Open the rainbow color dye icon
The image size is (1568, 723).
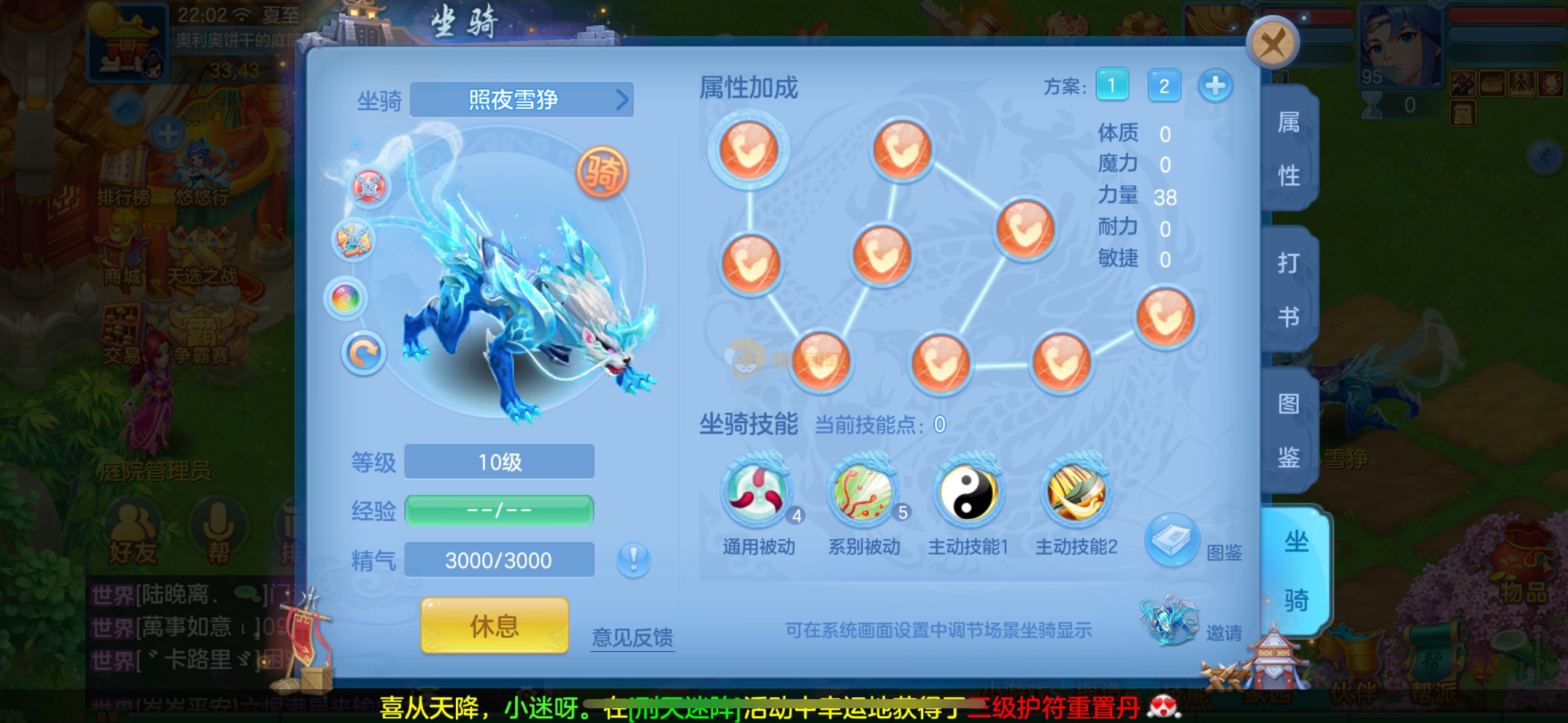pyautogui.click(x=346, y=299)
